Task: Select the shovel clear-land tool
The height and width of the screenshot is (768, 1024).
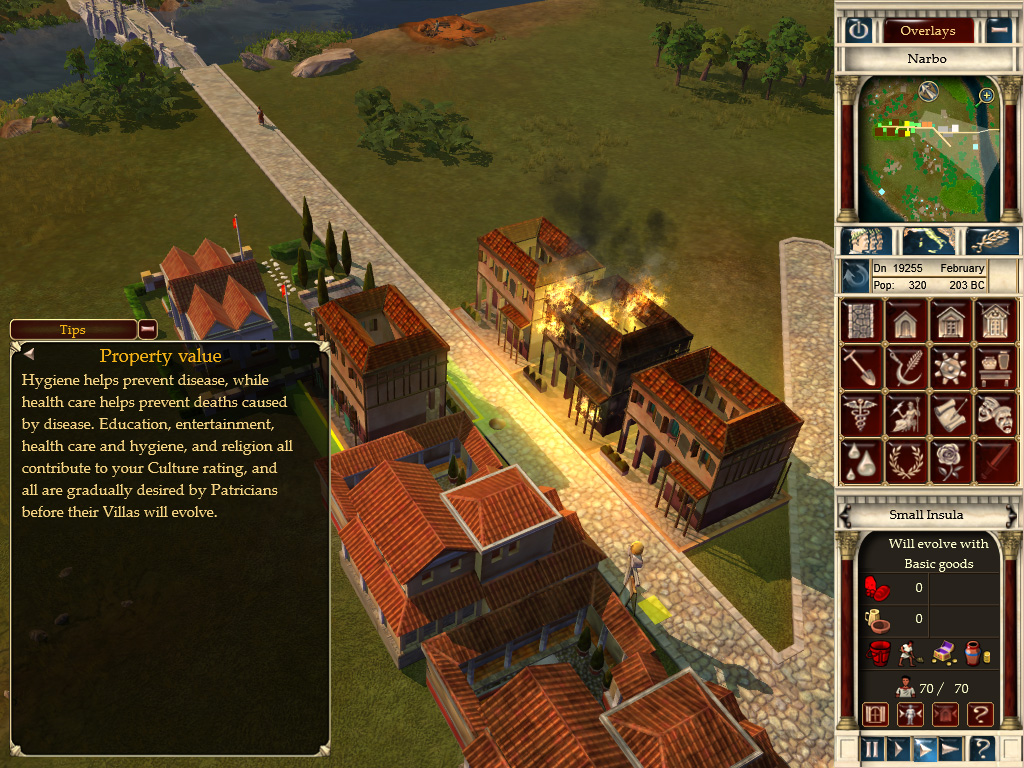Action: point(860,367)
